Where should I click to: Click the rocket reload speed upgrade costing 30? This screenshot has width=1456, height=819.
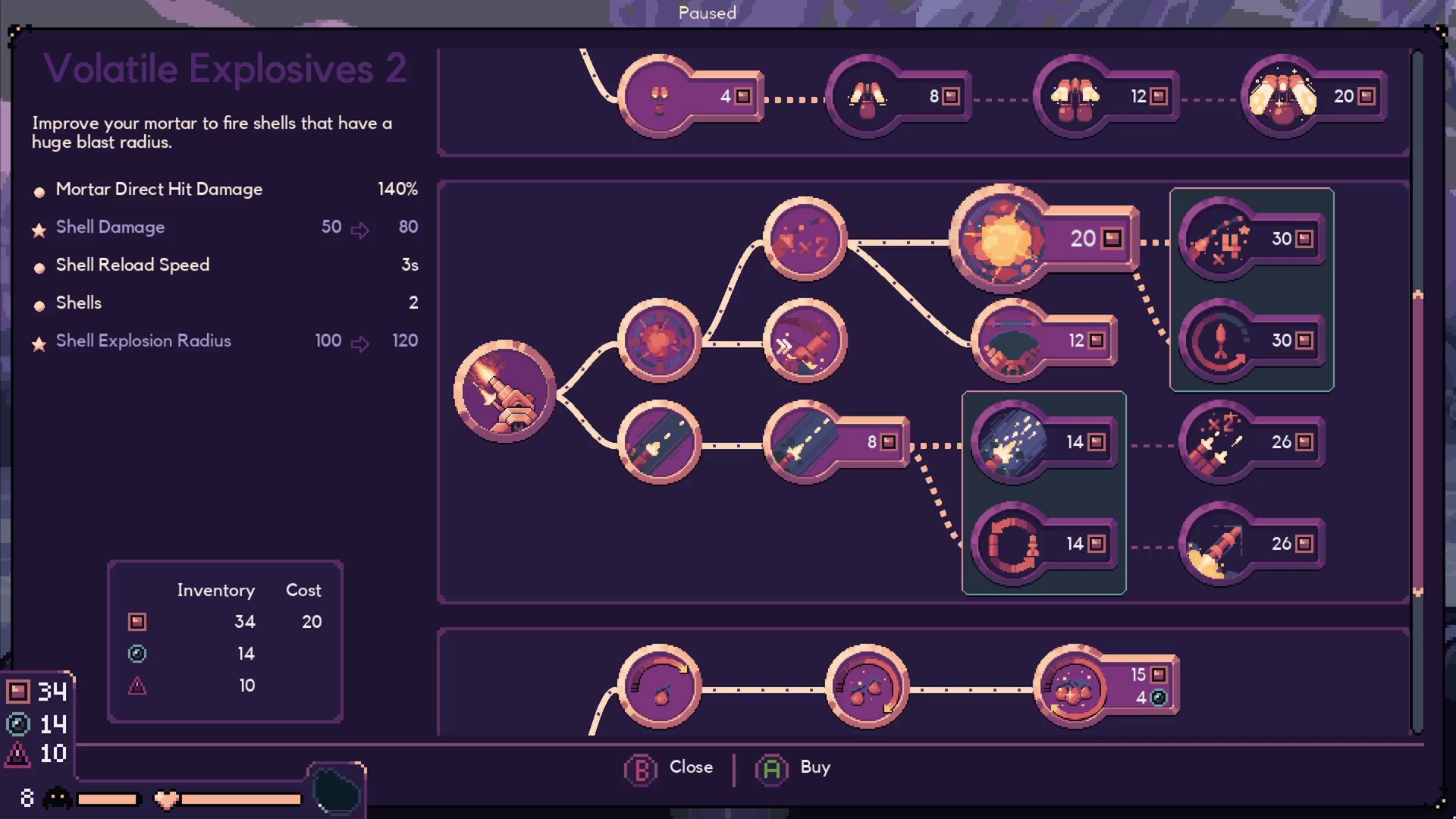(1221, 340)
